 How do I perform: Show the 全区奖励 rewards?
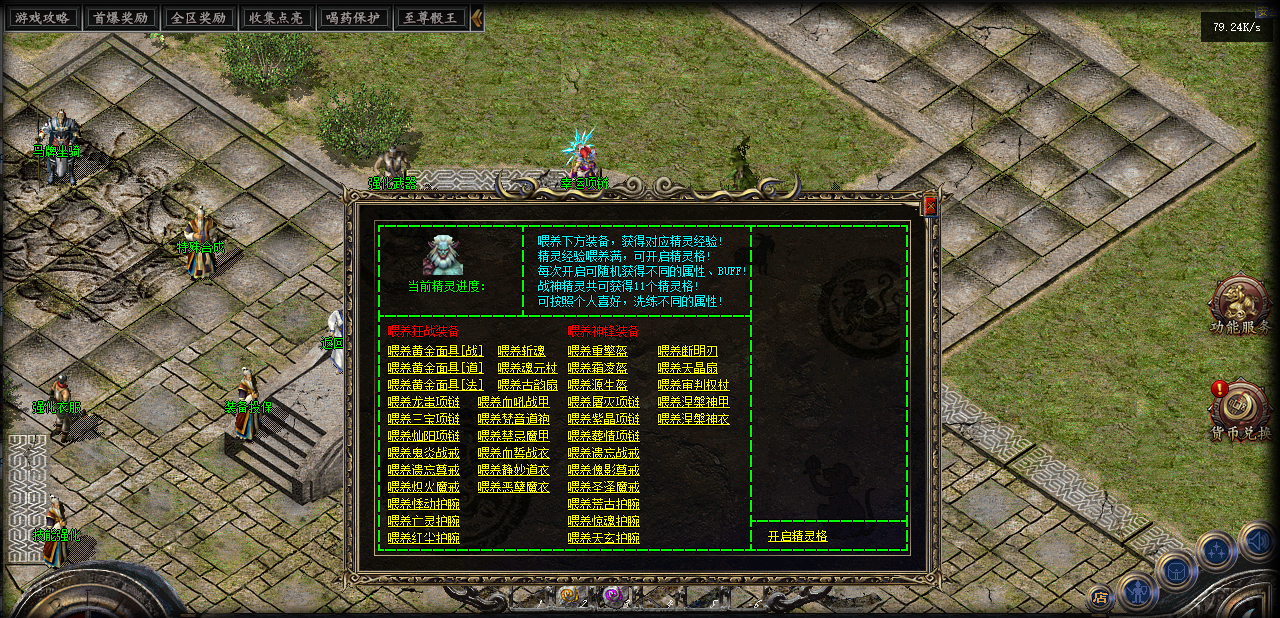197,18
